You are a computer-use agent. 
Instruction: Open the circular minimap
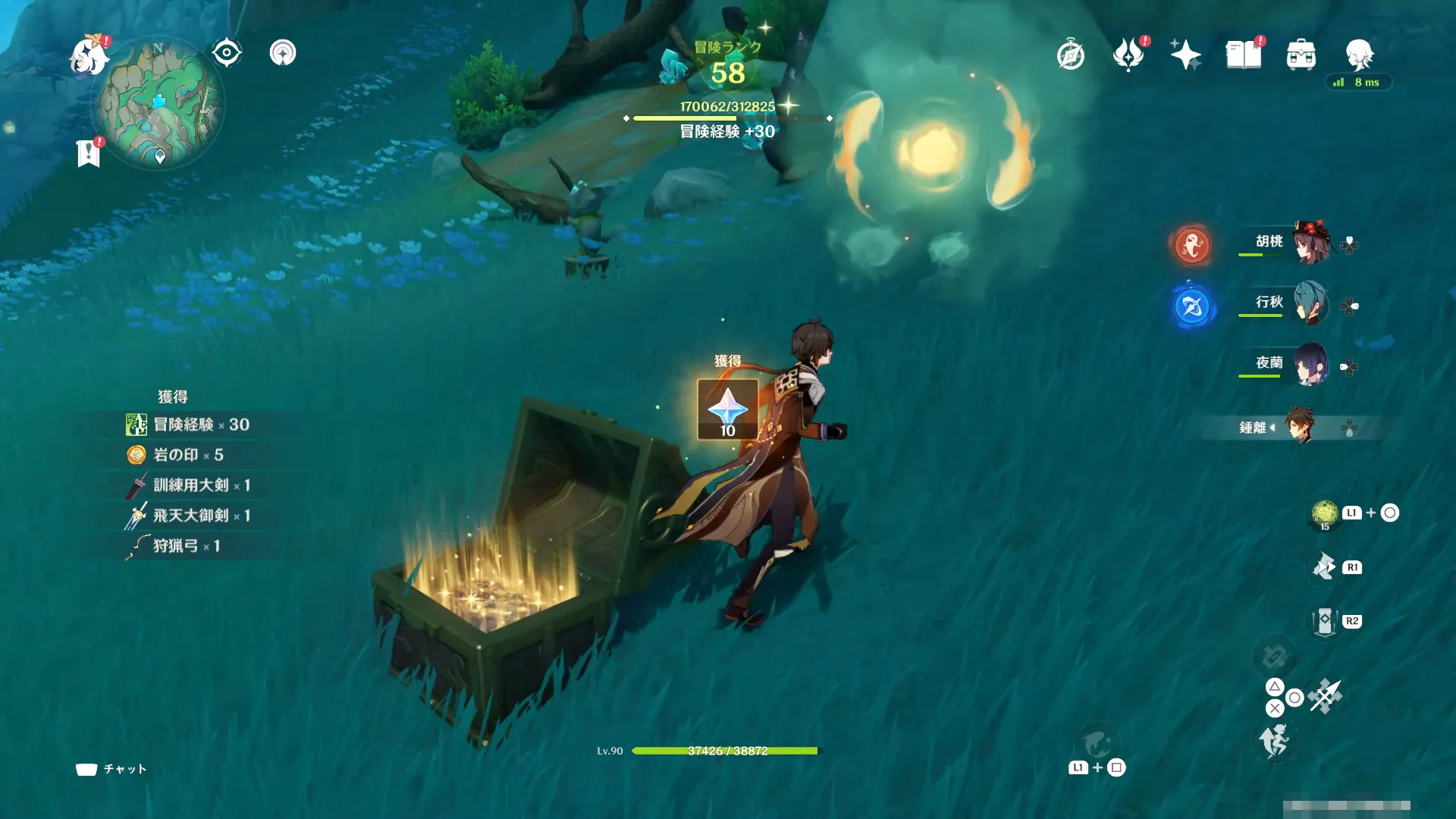coord(158,104)
